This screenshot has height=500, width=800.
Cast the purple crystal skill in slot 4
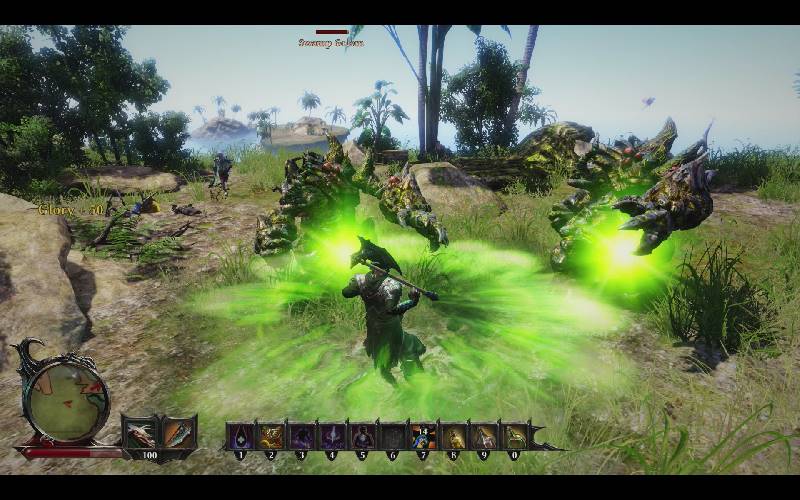(331, 436)
